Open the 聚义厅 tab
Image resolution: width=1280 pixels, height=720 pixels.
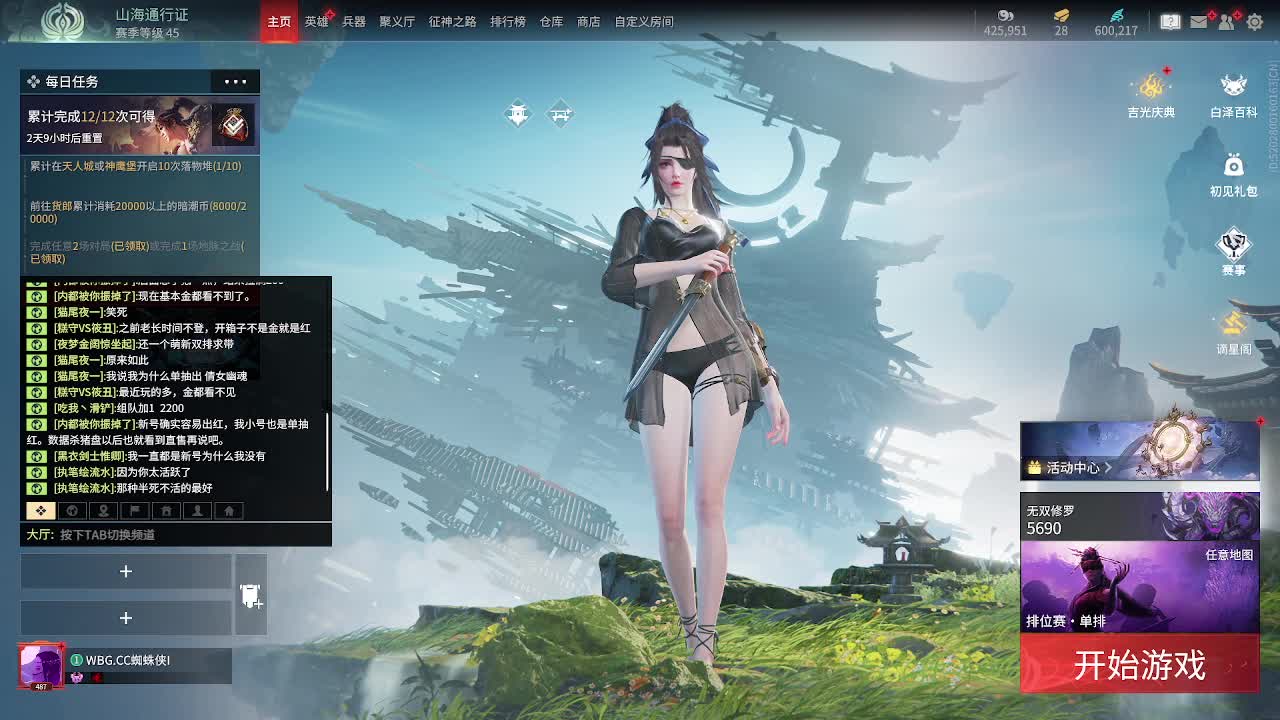pyautogui.click(x=397, y=21)
